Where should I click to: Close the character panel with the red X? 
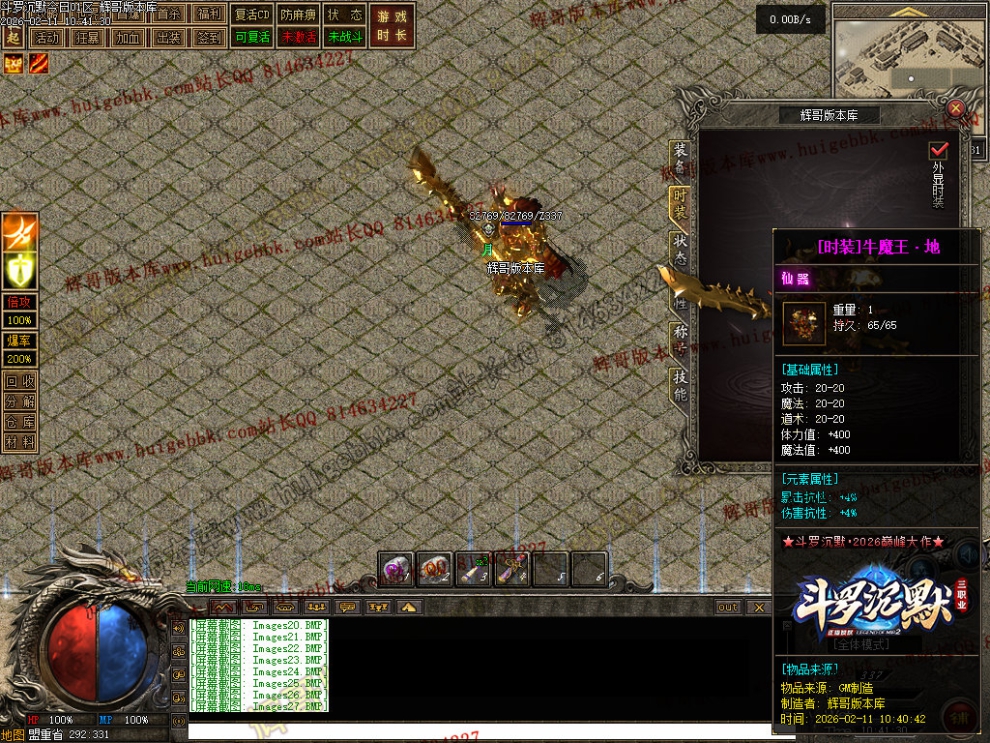tap(956, 108)
